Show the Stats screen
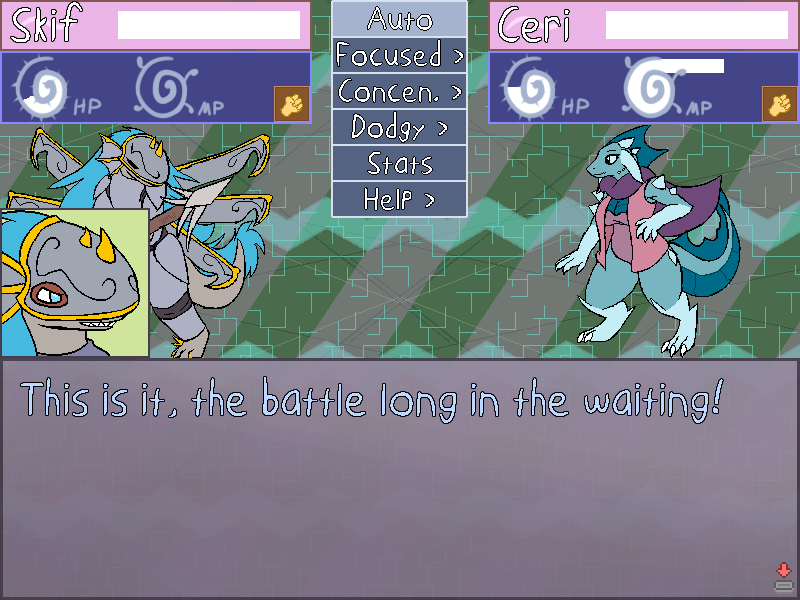The width and height of the screenshot is (800, 600). pos(399,163)
